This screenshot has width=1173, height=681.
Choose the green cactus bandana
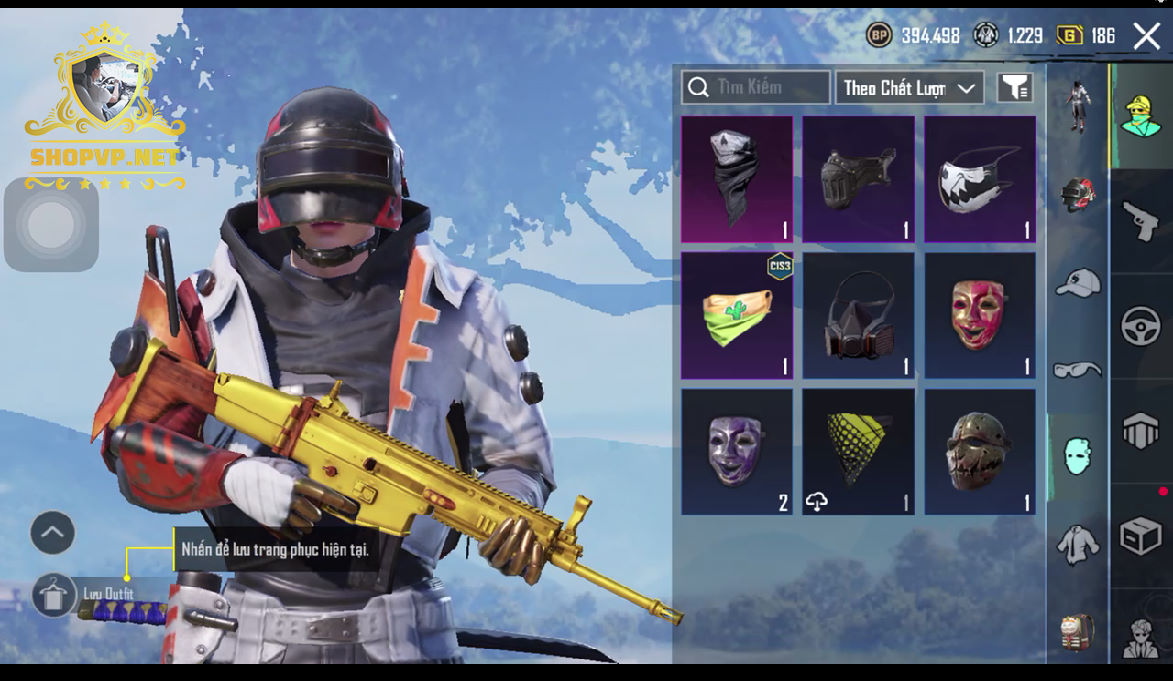point(737,315)
